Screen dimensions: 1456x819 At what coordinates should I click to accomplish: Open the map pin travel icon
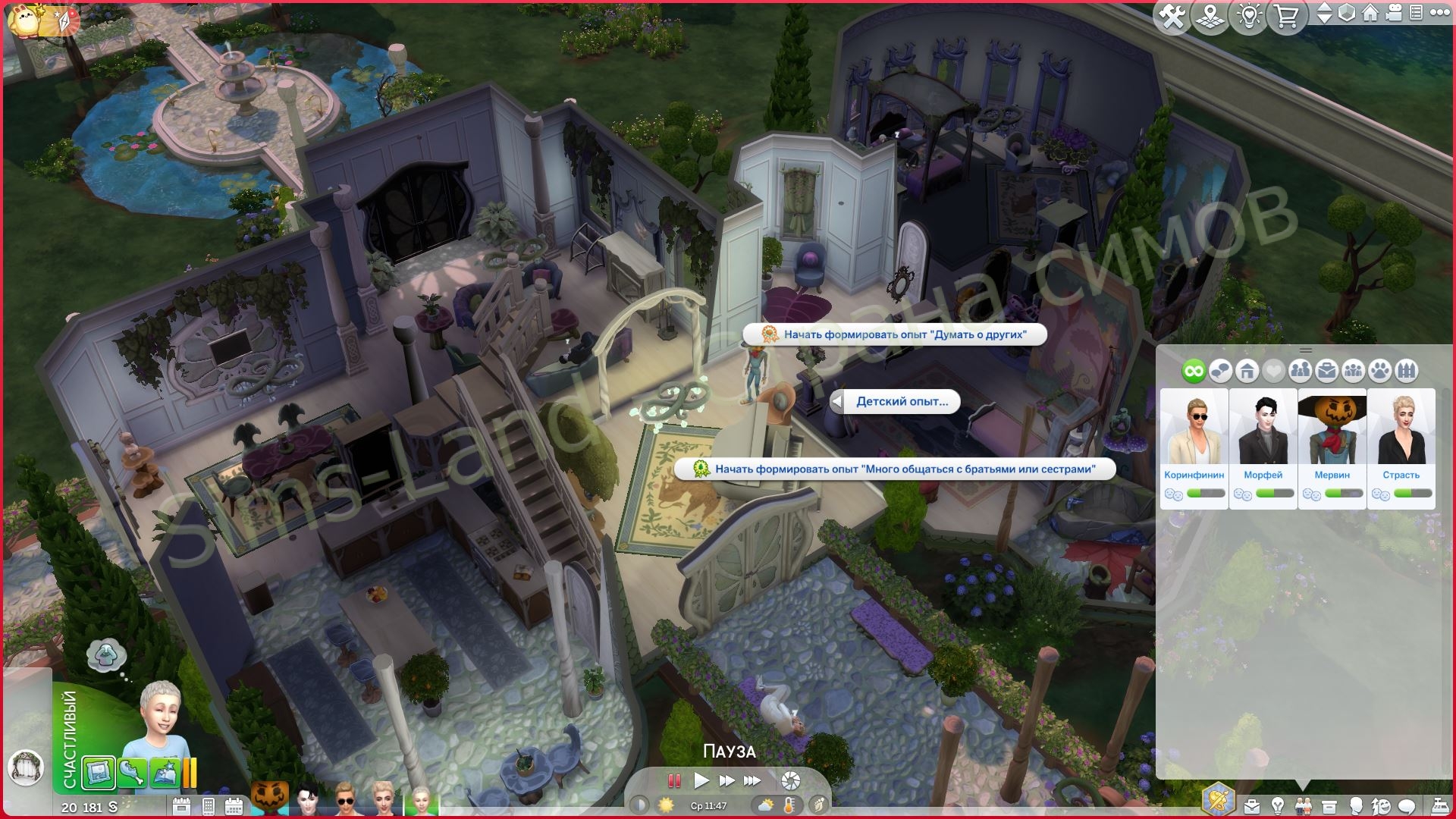(x=1210, y=16)
